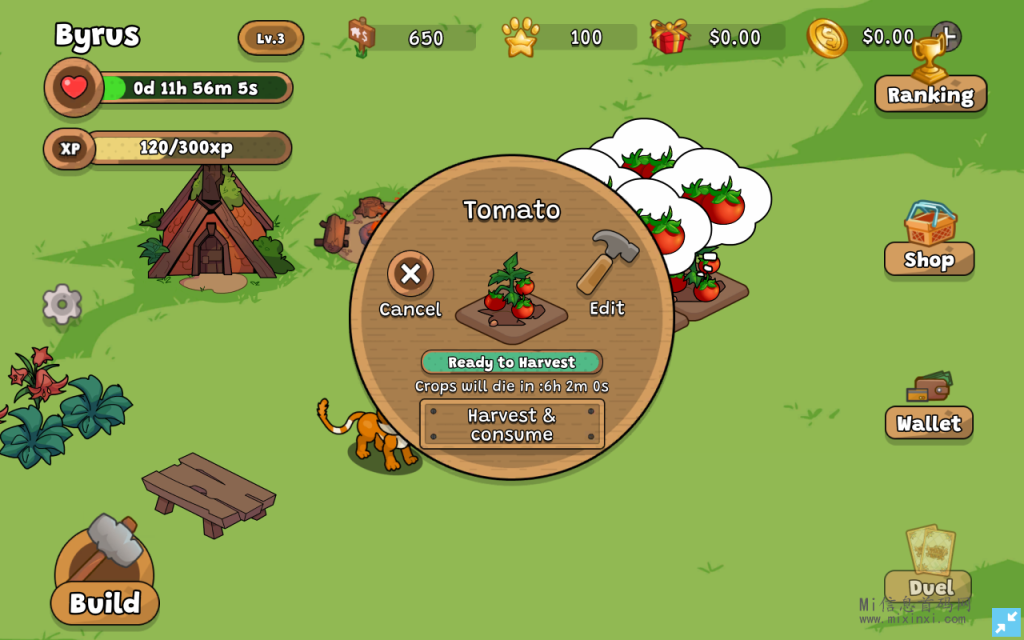This screenshot has width=1024, height=640.
Task: Open the Build menu
Action: 105,602
